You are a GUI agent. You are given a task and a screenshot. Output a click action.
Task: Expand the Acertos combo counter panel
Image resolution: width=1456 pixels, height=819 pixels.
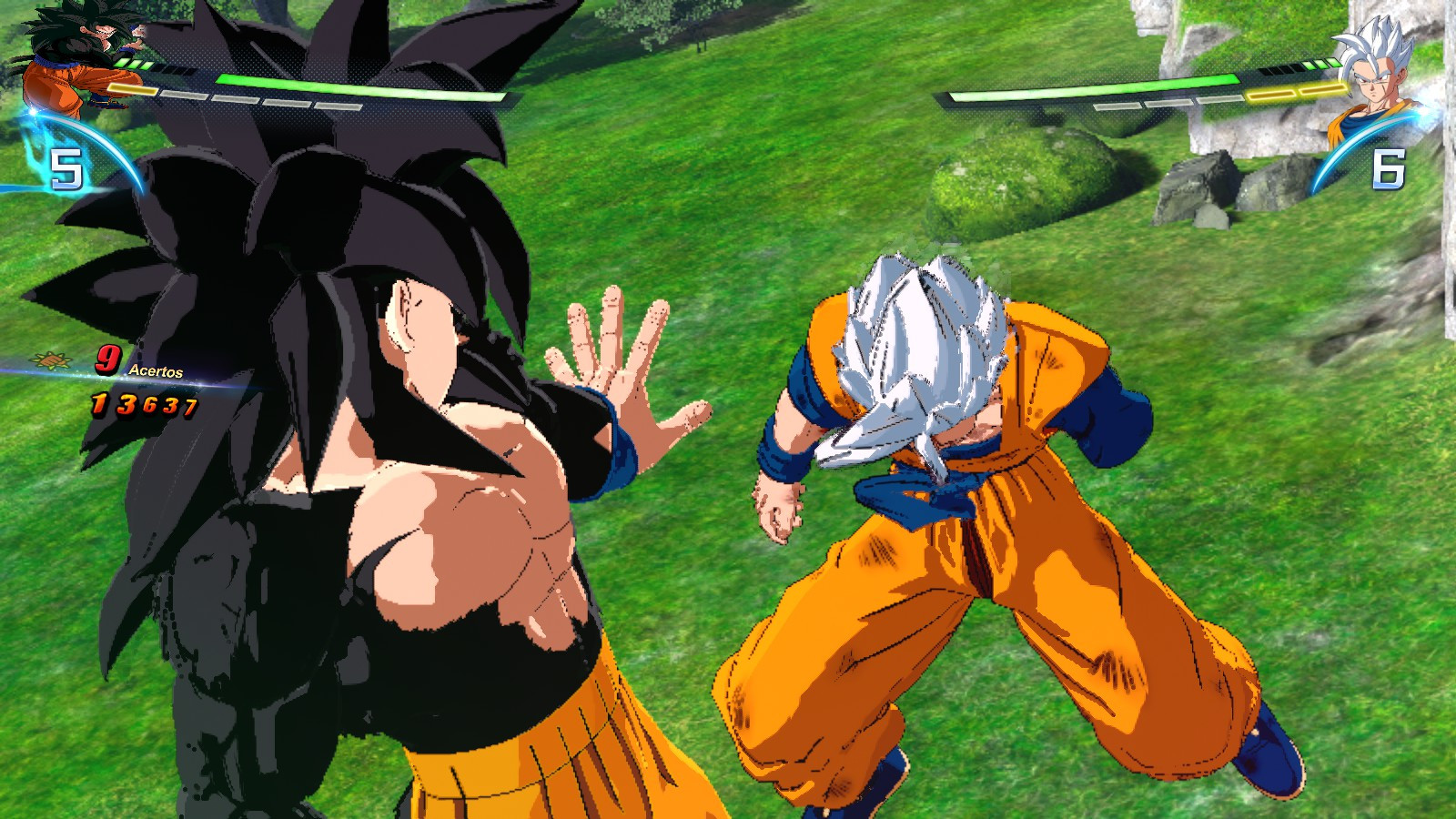pos(118,380)
